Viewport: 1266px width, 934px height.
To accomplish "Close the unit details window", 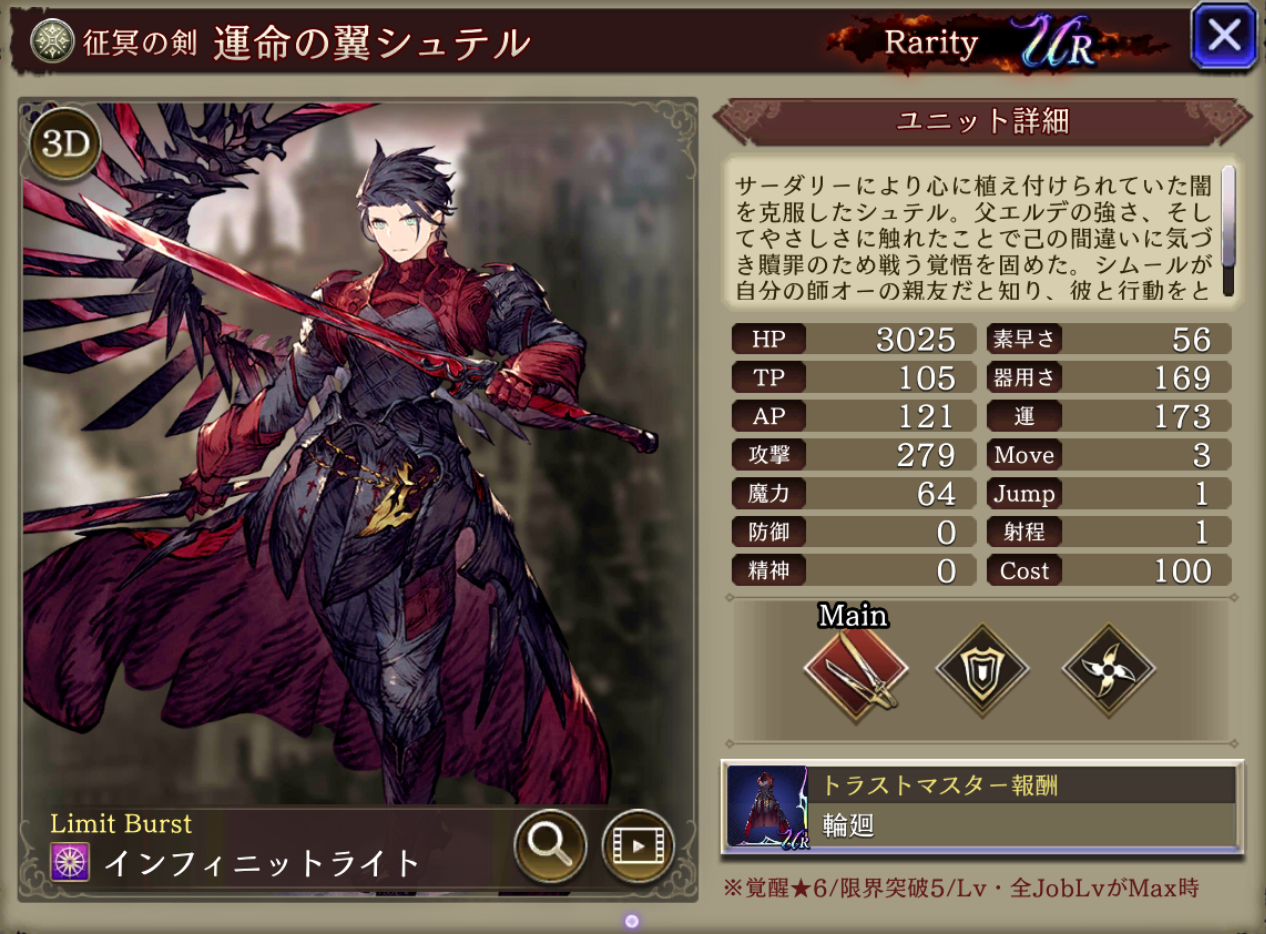I will [x=1223, y=37].
